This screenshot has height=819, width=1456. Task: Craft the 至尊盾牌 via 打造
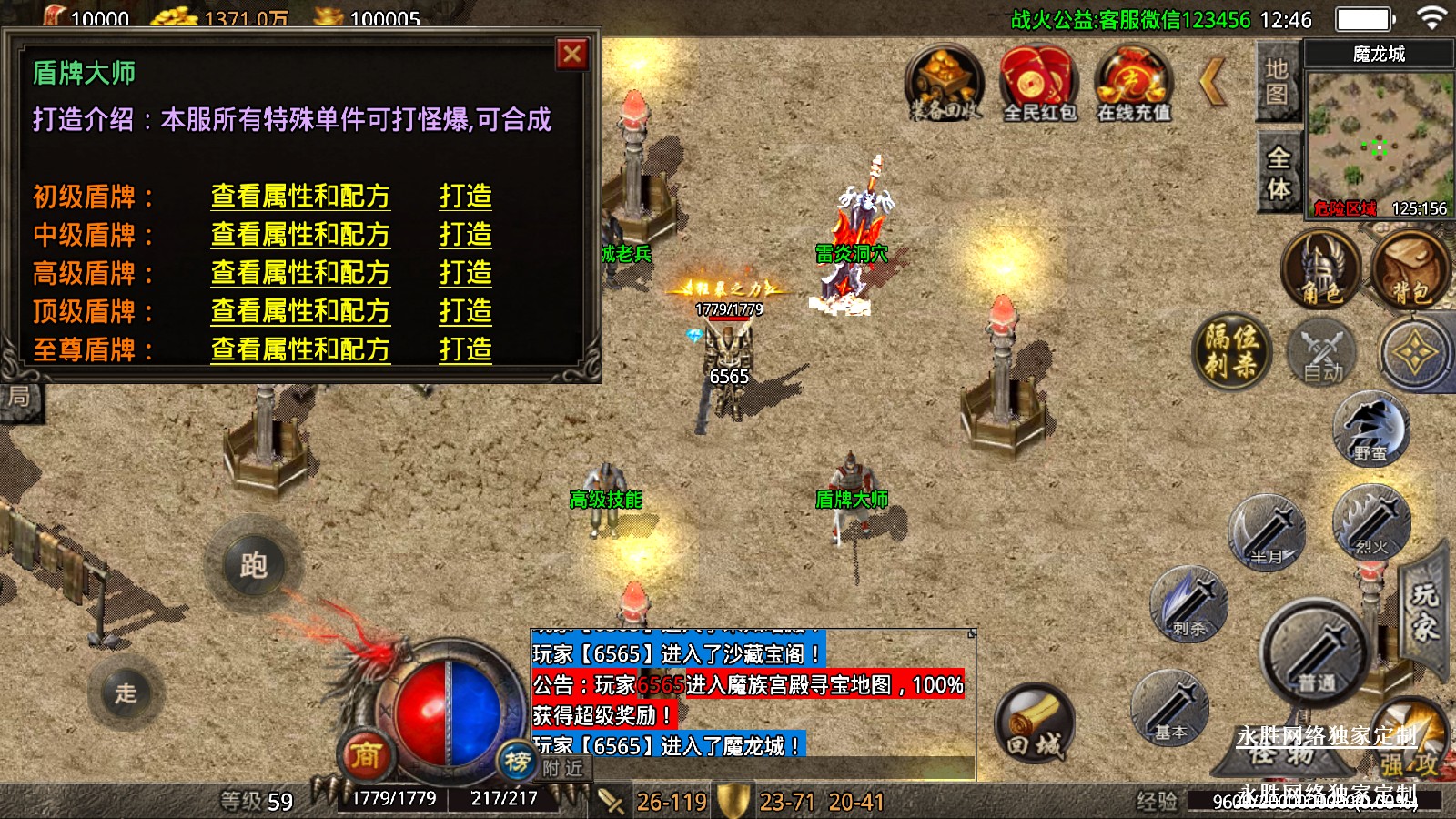point(465,349)
